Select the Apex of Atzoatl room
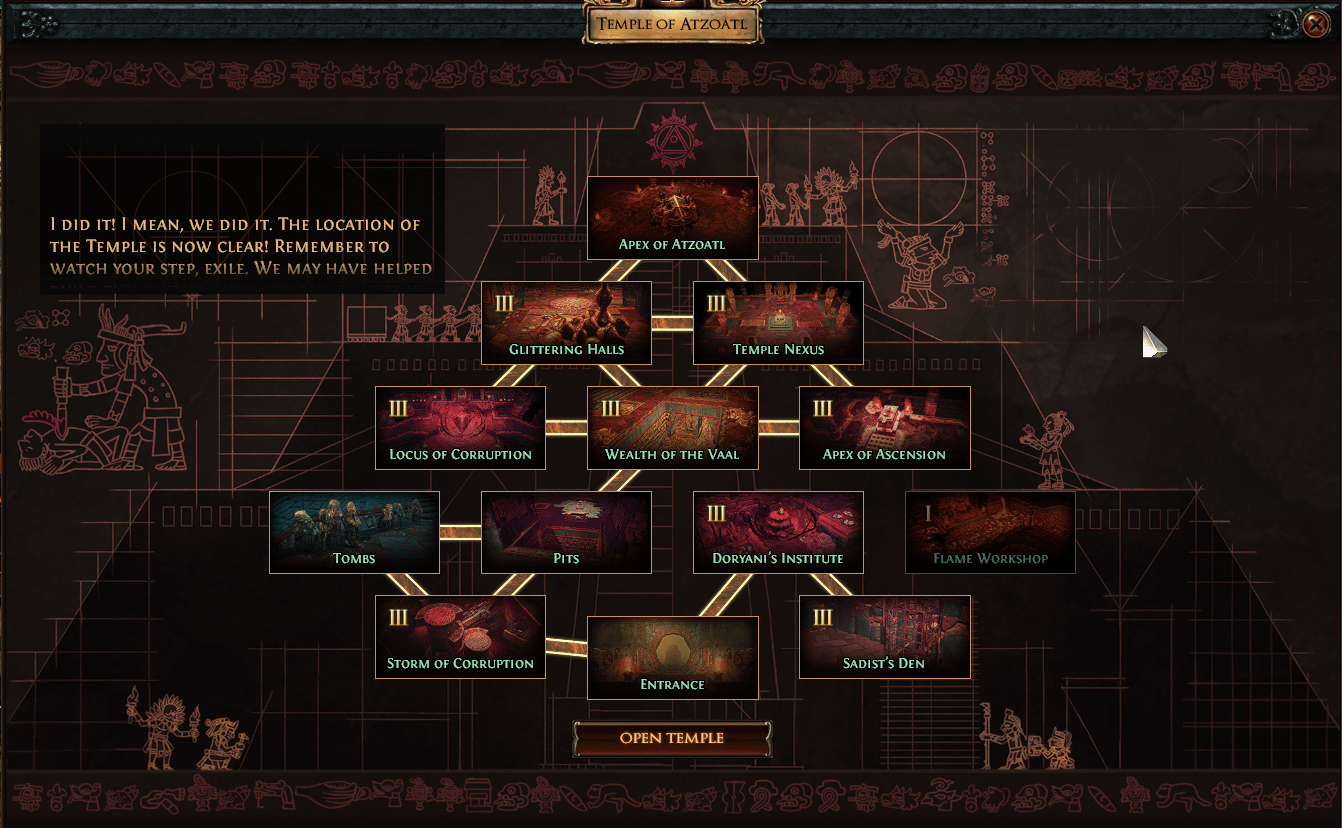The width and height of the screenshot is (1342, 828). pyautogui.click(x=672, y=216)
